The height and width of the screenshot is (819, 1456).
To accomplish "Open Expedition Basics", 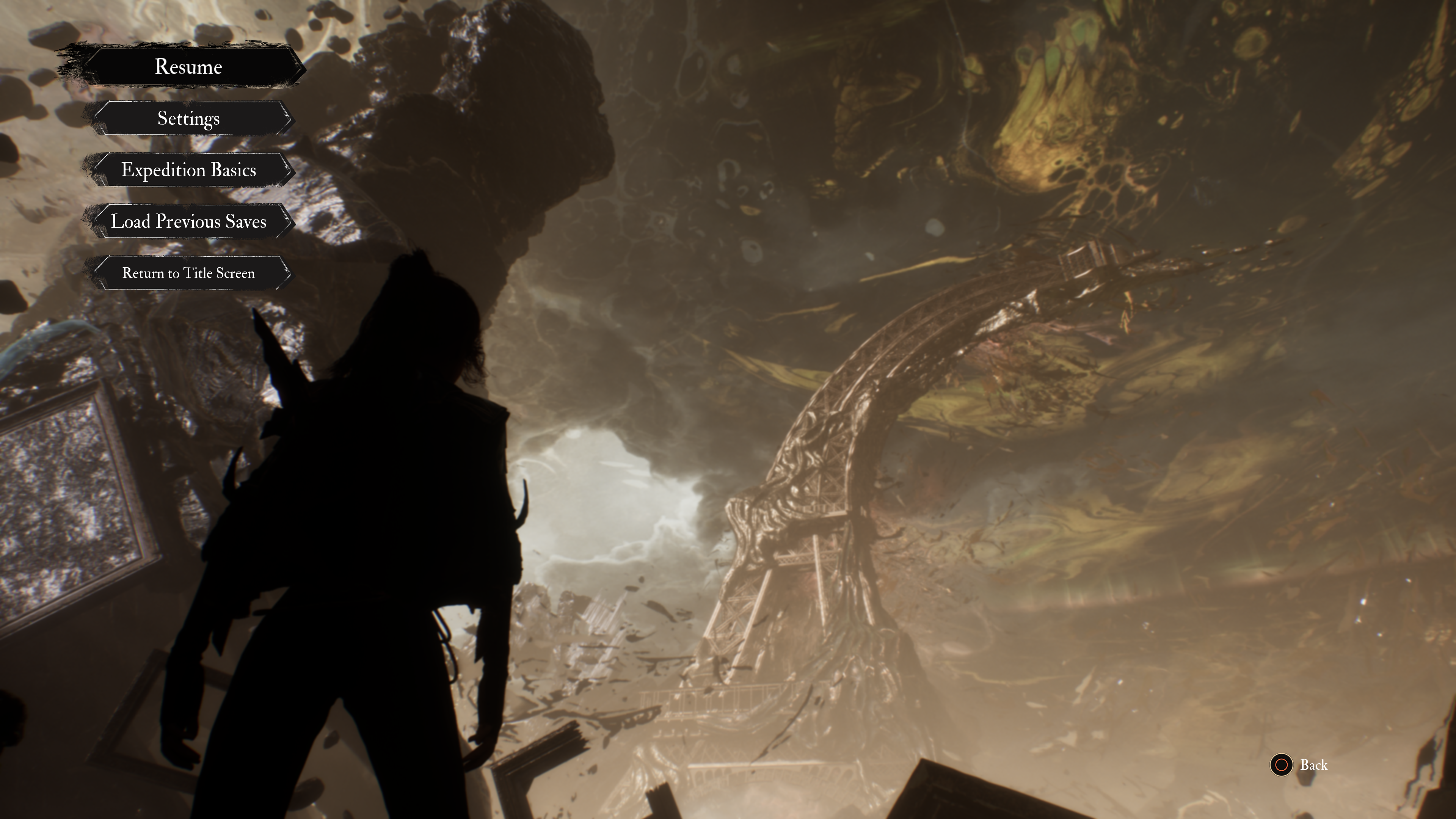I will pyautogui.click(x=188, y=169).
